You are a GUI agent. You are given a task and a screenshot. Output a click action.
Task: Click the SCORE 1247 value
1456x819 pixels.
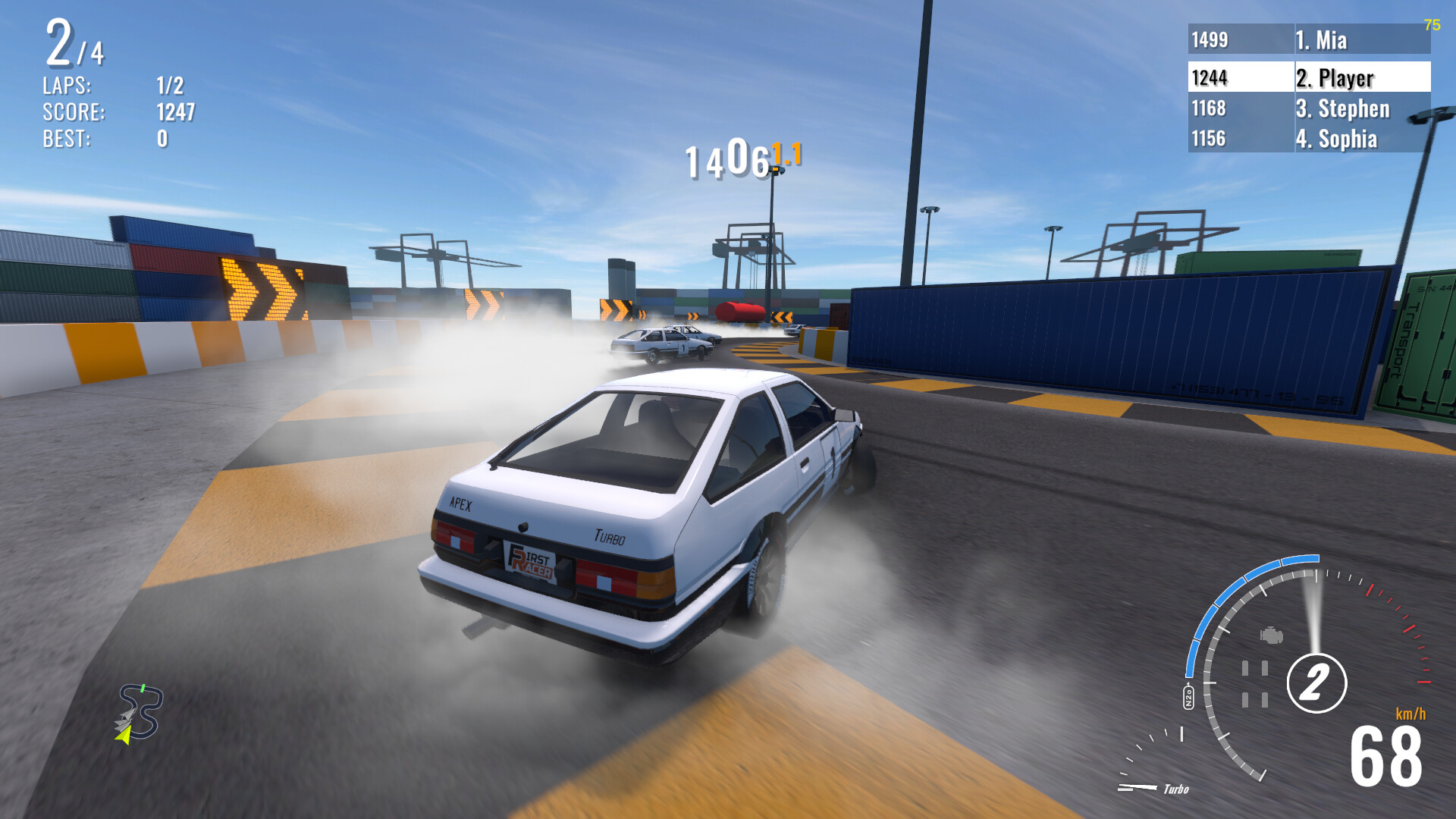tap(176, 111)
